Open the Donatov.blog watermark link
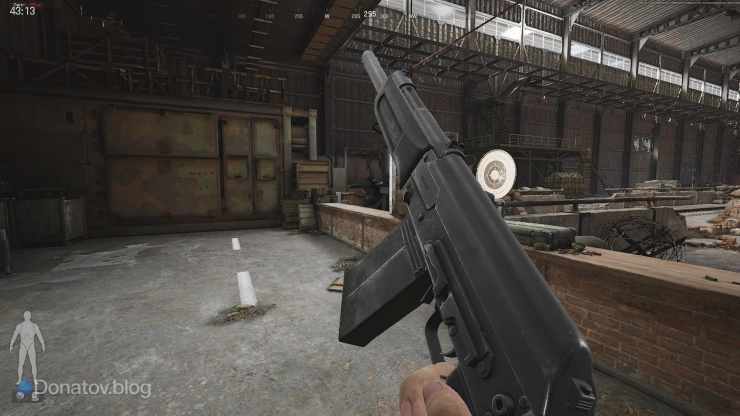The width and height of the screenshot is (740, 416). coord(92,387)
